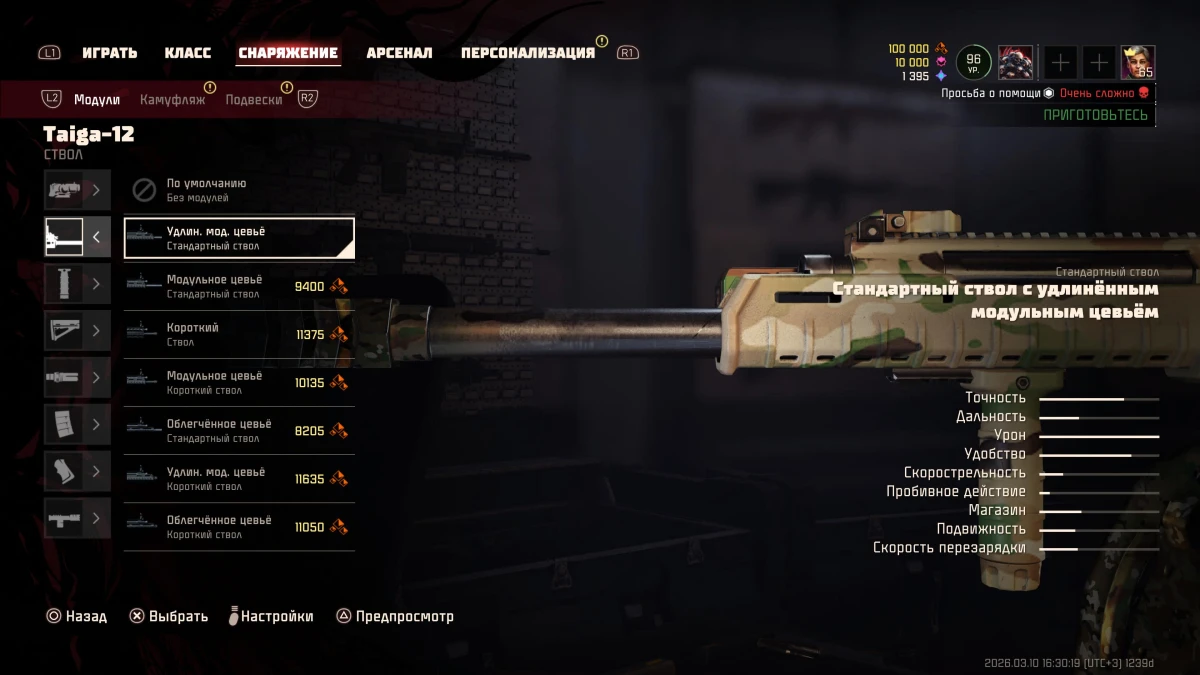This screenshot has width=1200, height=675.
Task: Select the monster squad portrait beside level 96
Action: [x=1015, y=63]
